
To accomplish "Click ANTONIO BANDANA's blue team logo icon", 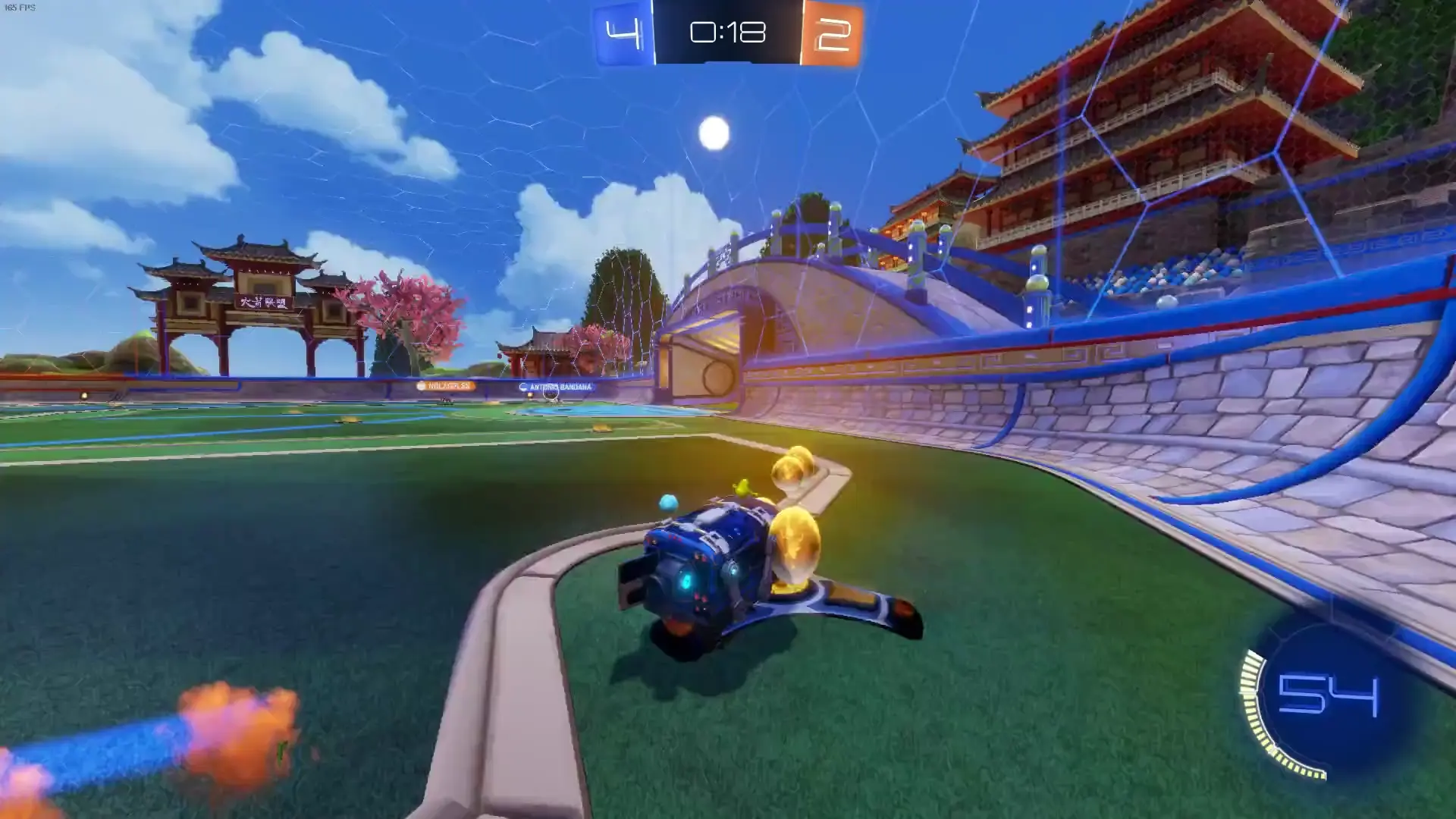I will coord(523,387).
